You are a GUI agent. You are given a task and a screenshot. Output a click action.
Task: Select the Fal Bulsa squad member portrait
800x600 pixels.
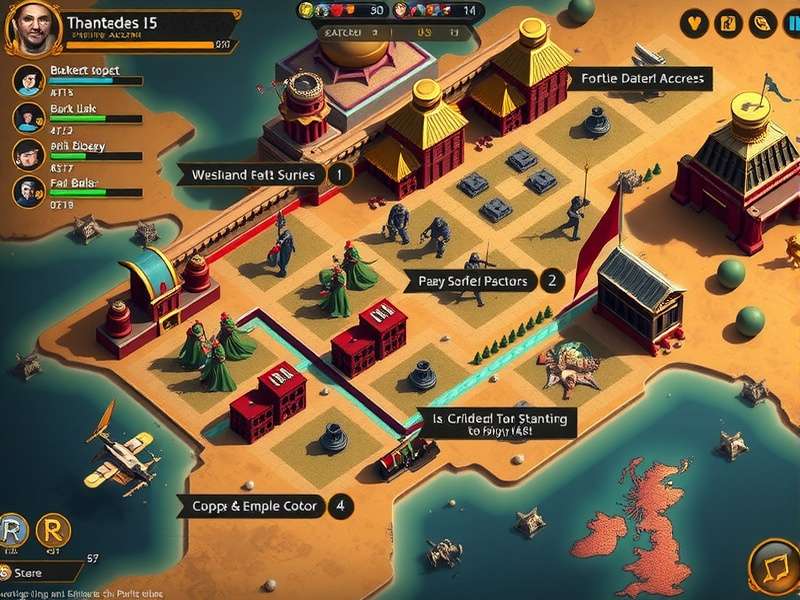click(28, 191)
